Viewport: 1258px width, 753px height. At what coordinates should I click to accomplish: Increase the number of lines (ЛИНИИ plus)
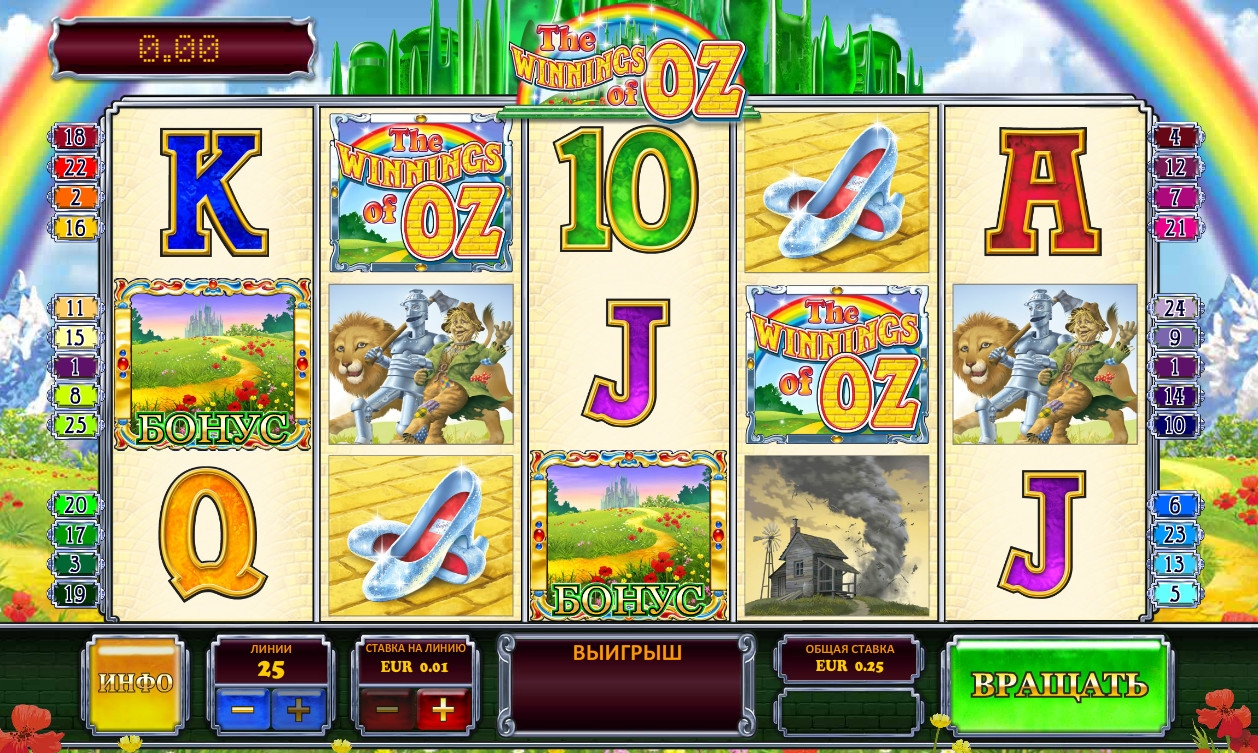pos(298,711)
